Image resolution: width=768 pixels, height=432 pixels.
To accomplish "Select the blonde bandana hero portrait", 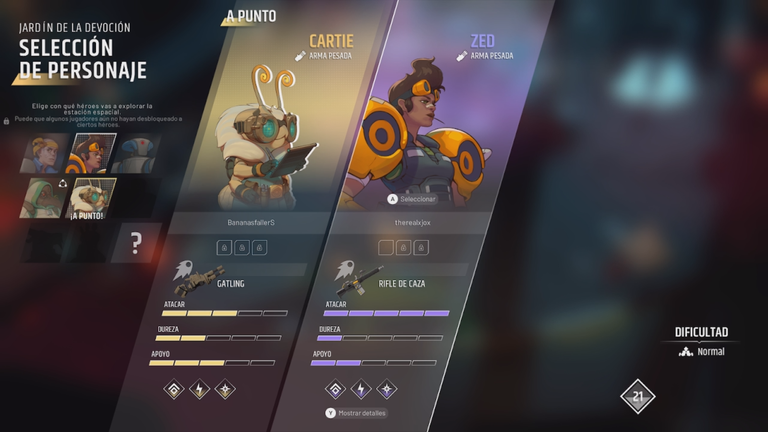I will point(42,154).
